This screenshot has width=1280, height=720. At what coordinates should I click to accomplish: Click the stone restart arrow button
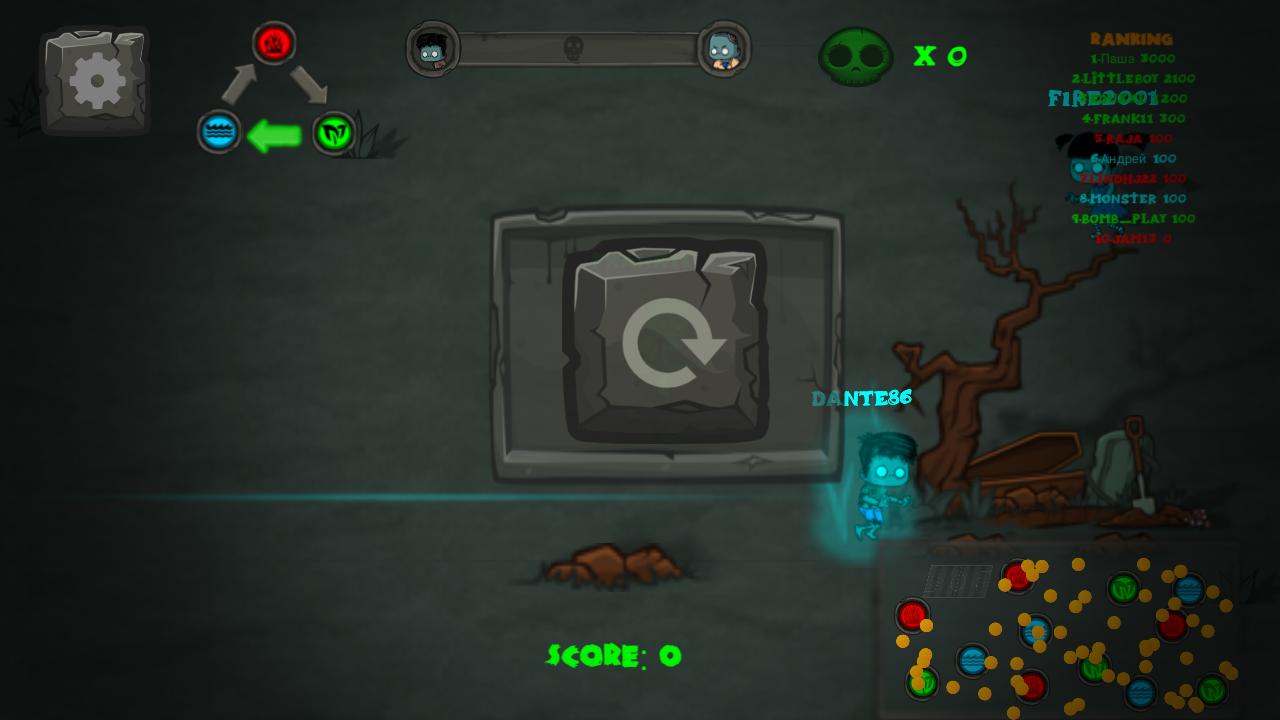click(x=667, y=342)
